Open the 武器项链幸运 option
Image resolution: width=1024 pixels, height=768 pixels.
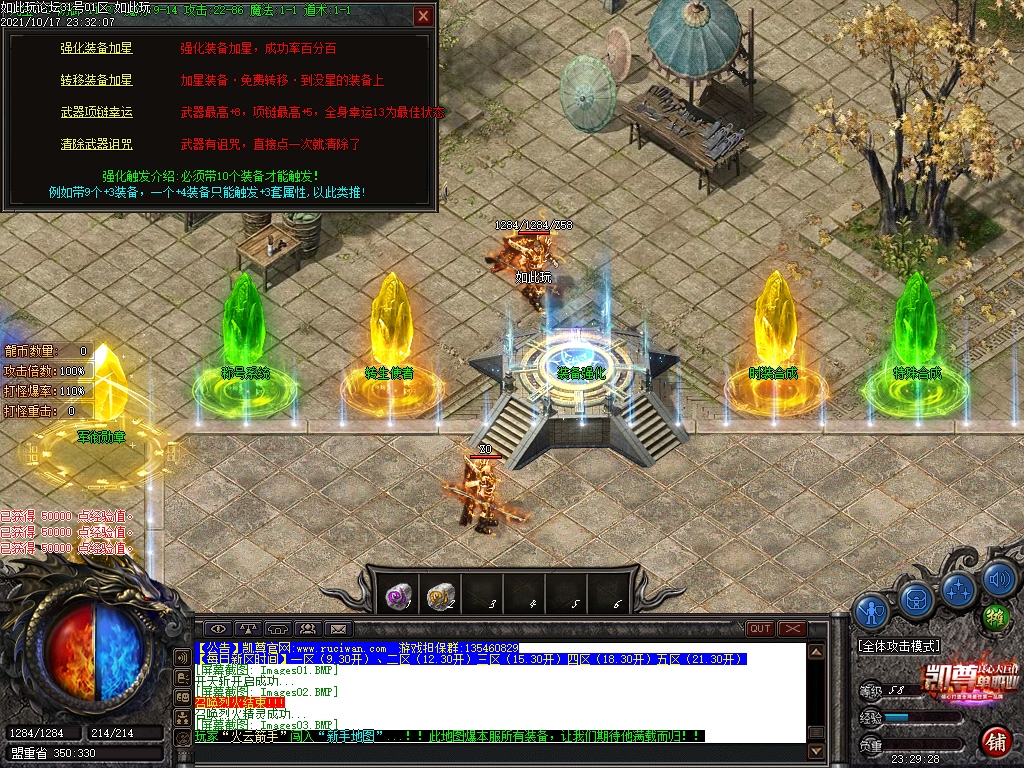click(x=96, y=112)
